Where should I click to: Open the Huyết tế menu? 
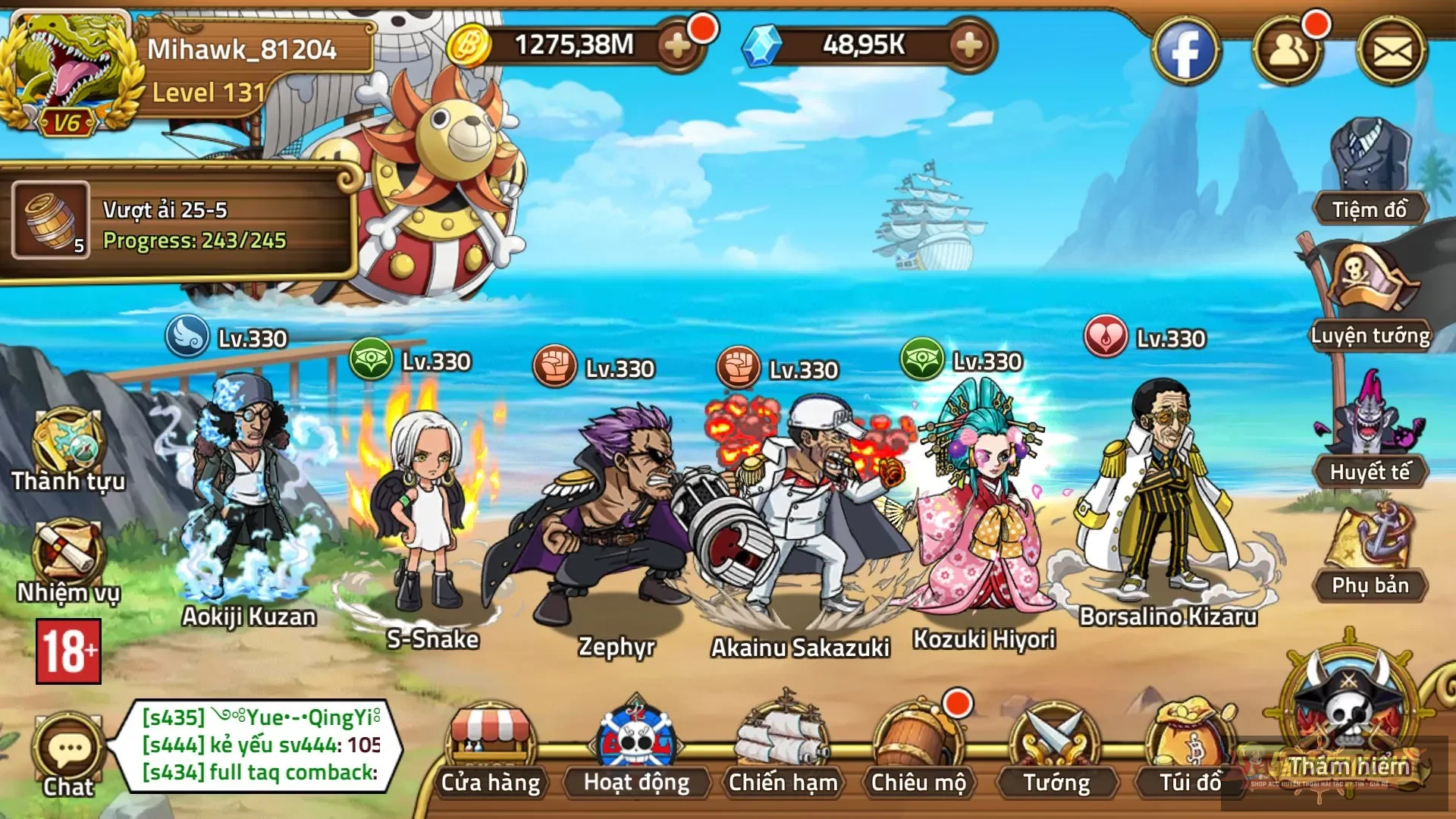pyautogui.click(x=1370, y=432)
